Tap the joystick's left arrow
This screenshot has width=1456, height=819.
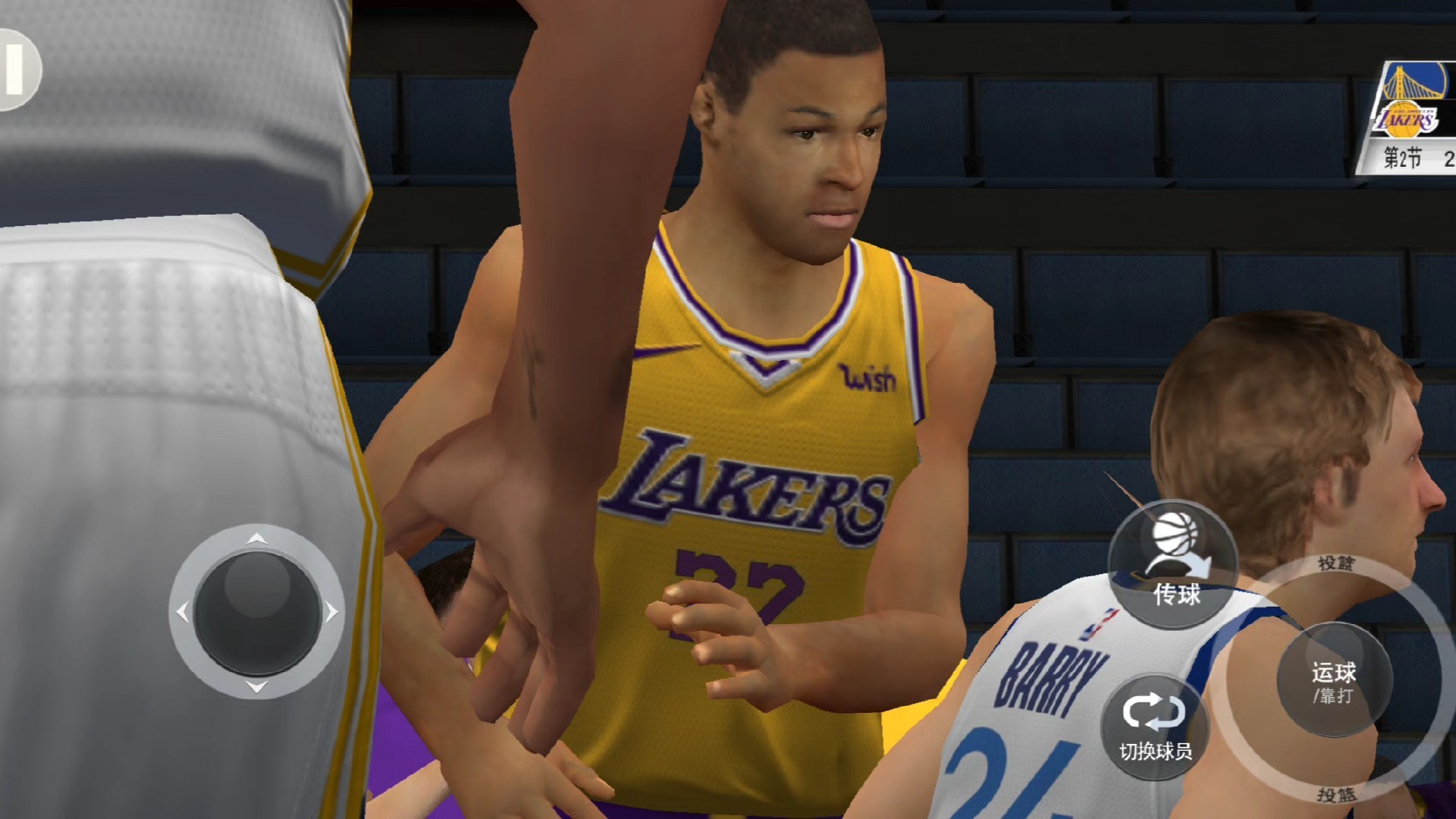point(182,612)
